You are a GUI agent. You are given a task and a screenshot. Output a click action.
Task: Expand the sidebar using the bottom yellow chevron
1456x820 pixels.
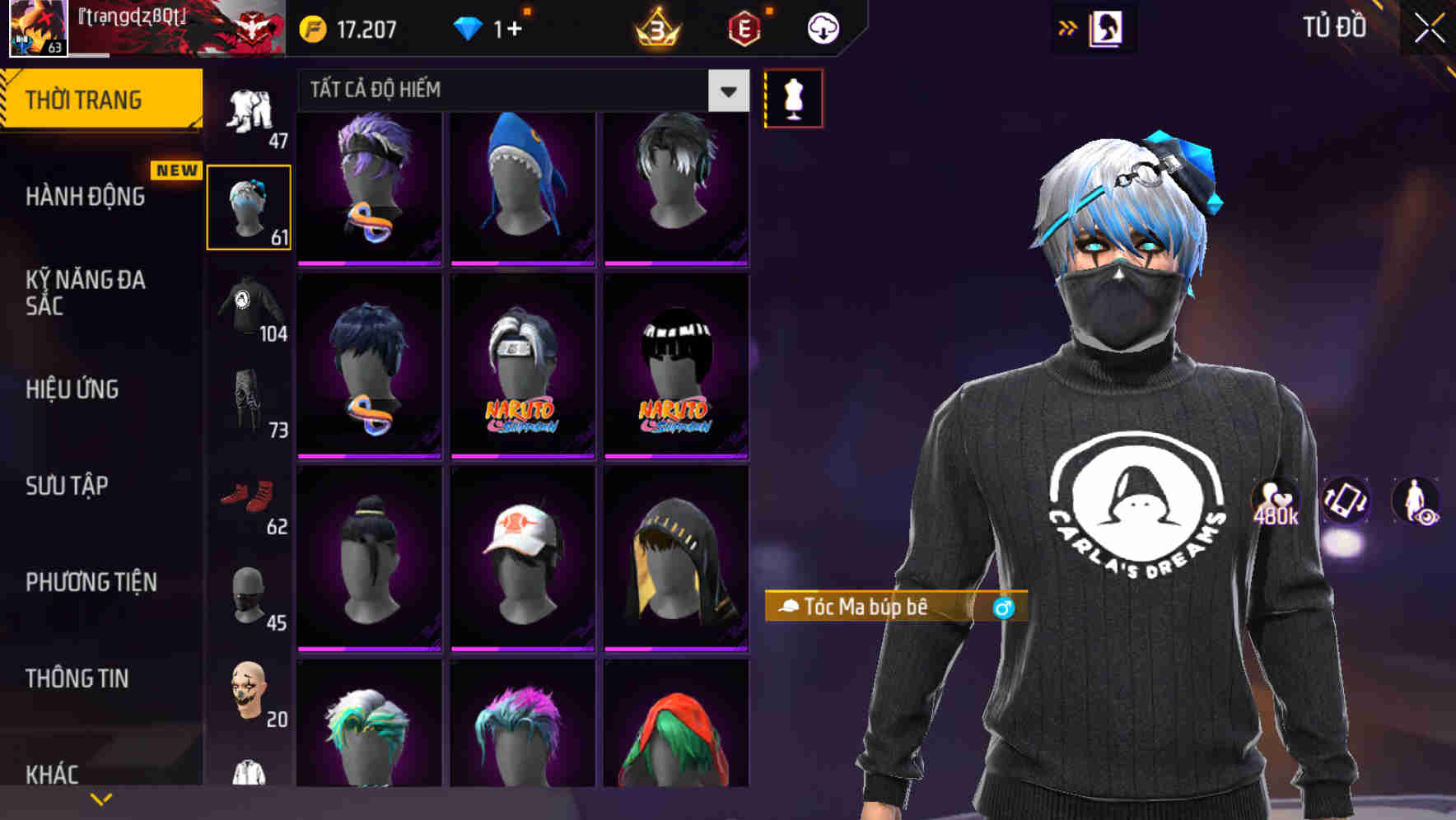101,797
